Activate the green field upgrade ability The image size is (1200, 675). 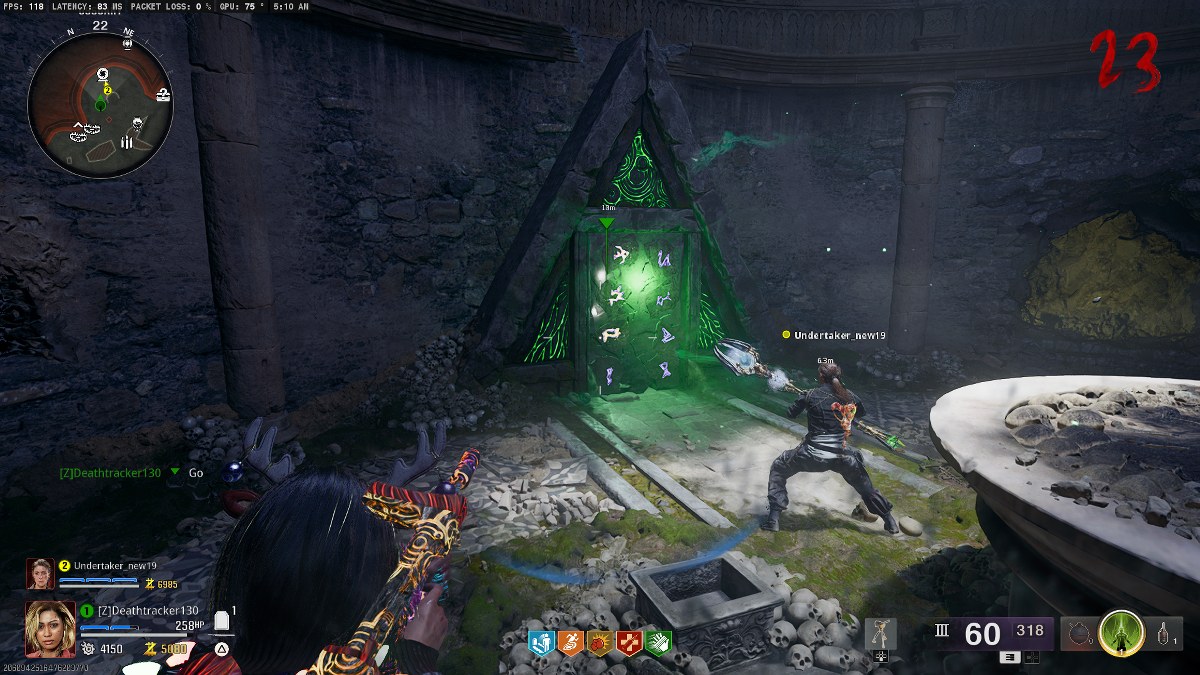coord(1121,633)
